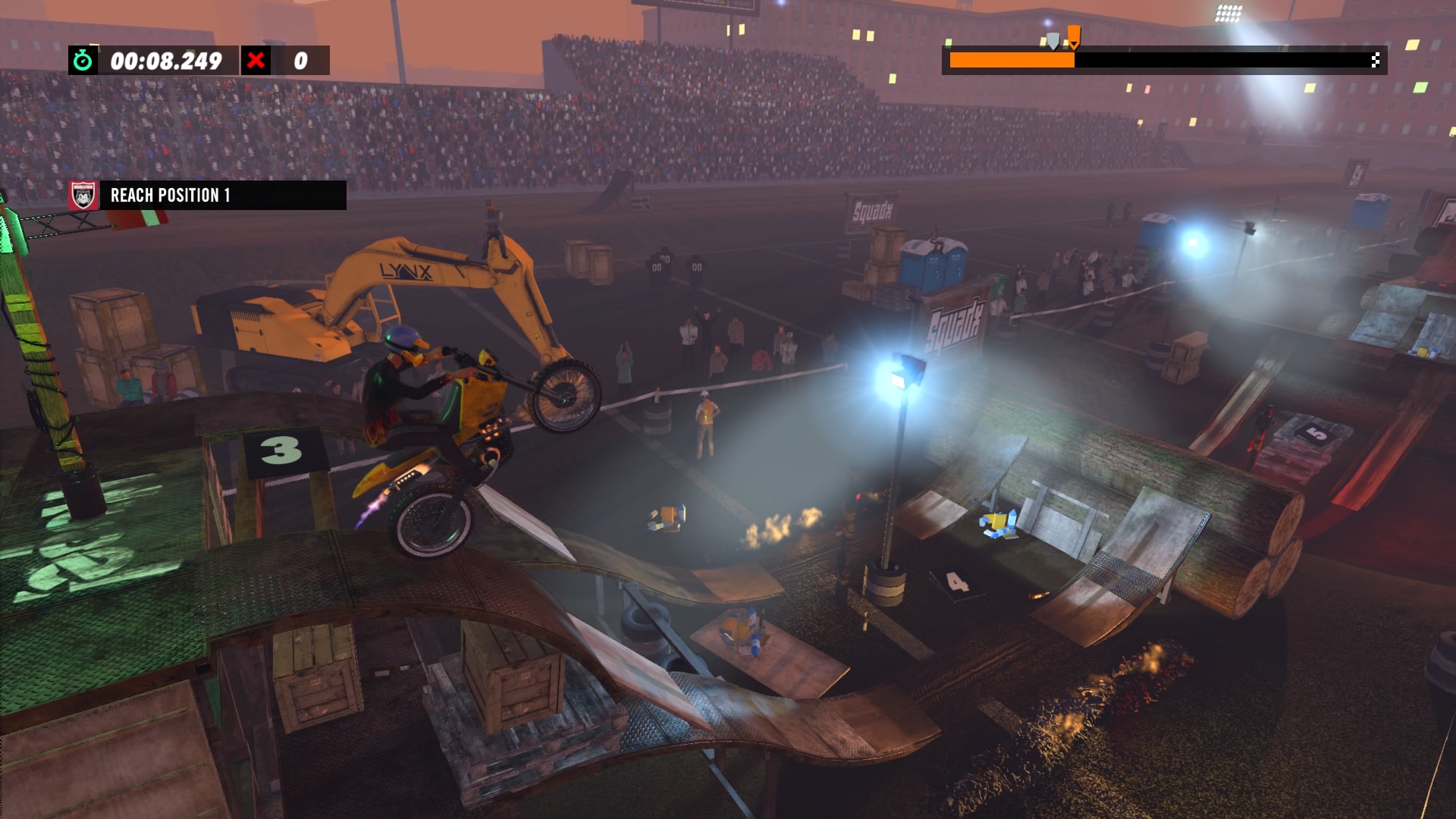The width and height of the screenshot is (1456, 819).
Task: Click the green stopwatch icon
Action: (x=83, y=61)
